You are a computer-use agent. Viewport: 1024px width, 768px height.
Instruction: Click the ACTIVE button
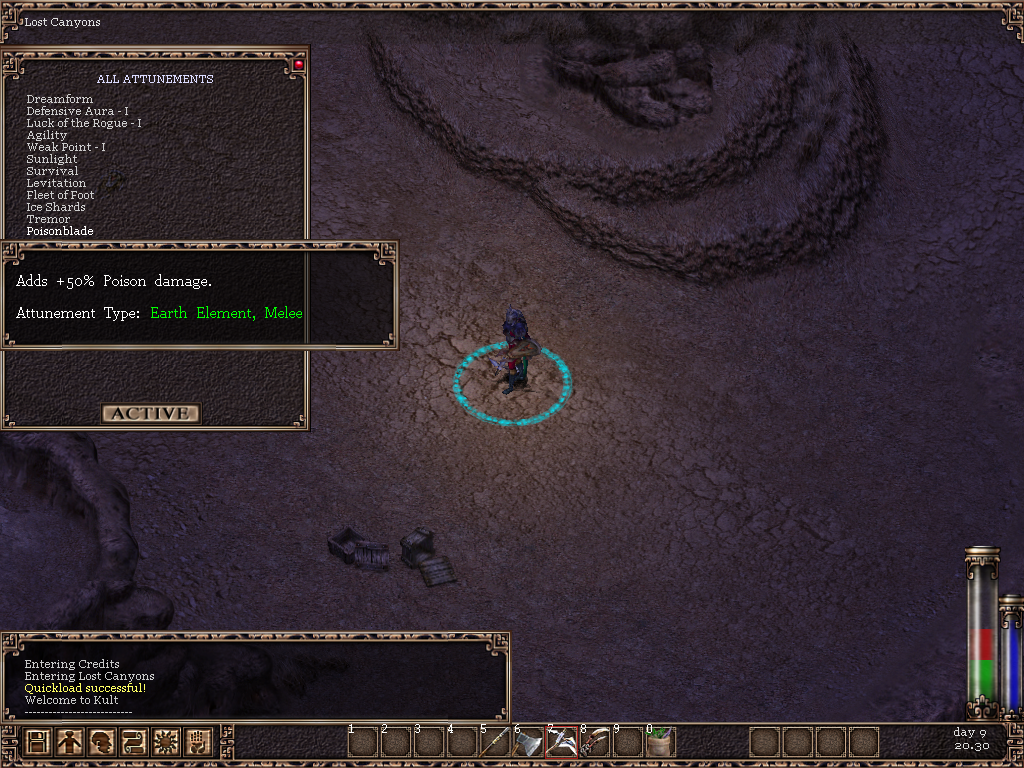click(150, 413)
